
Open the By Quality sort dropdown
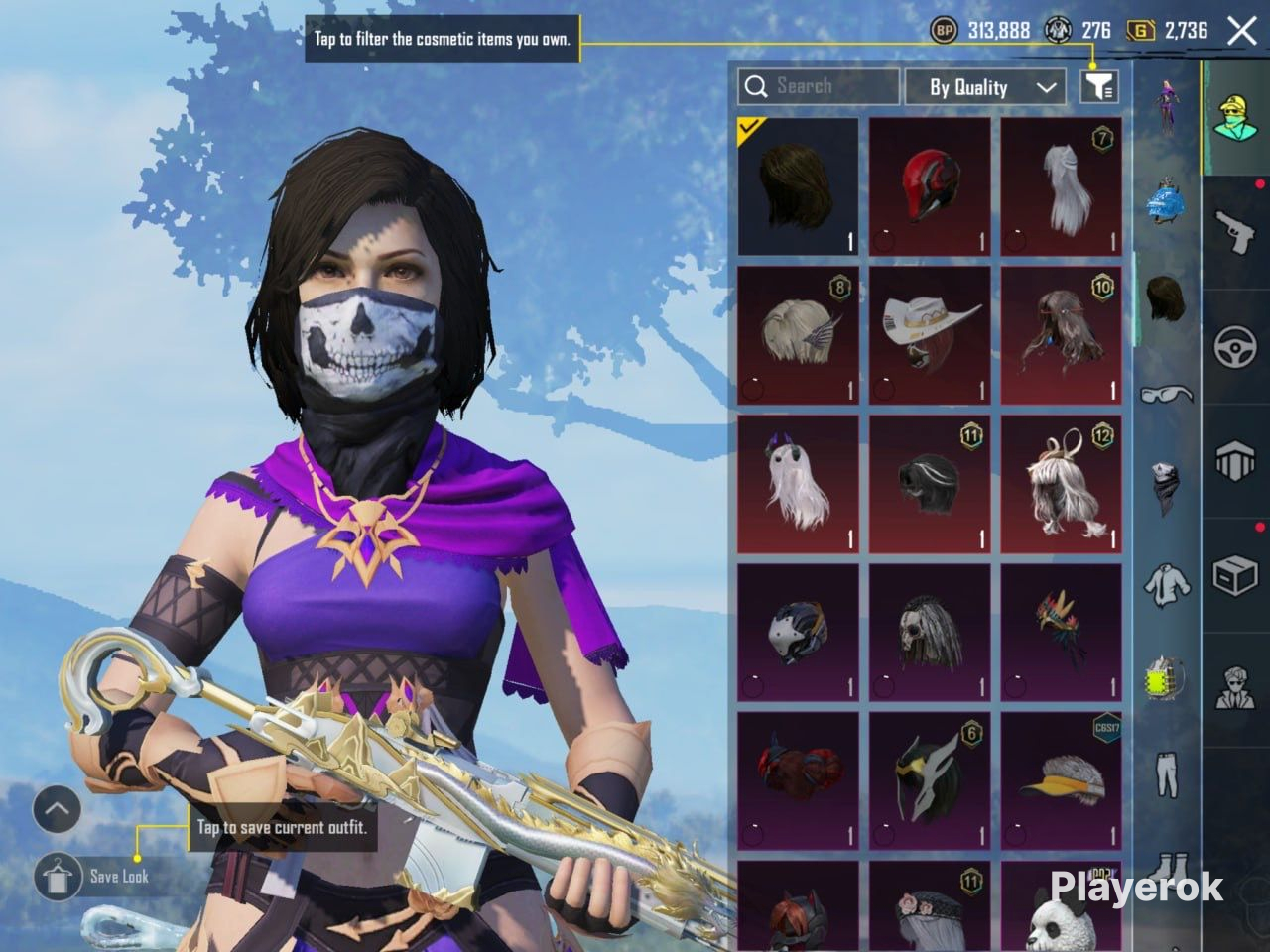pyautogui.click(x=985, y=87)
